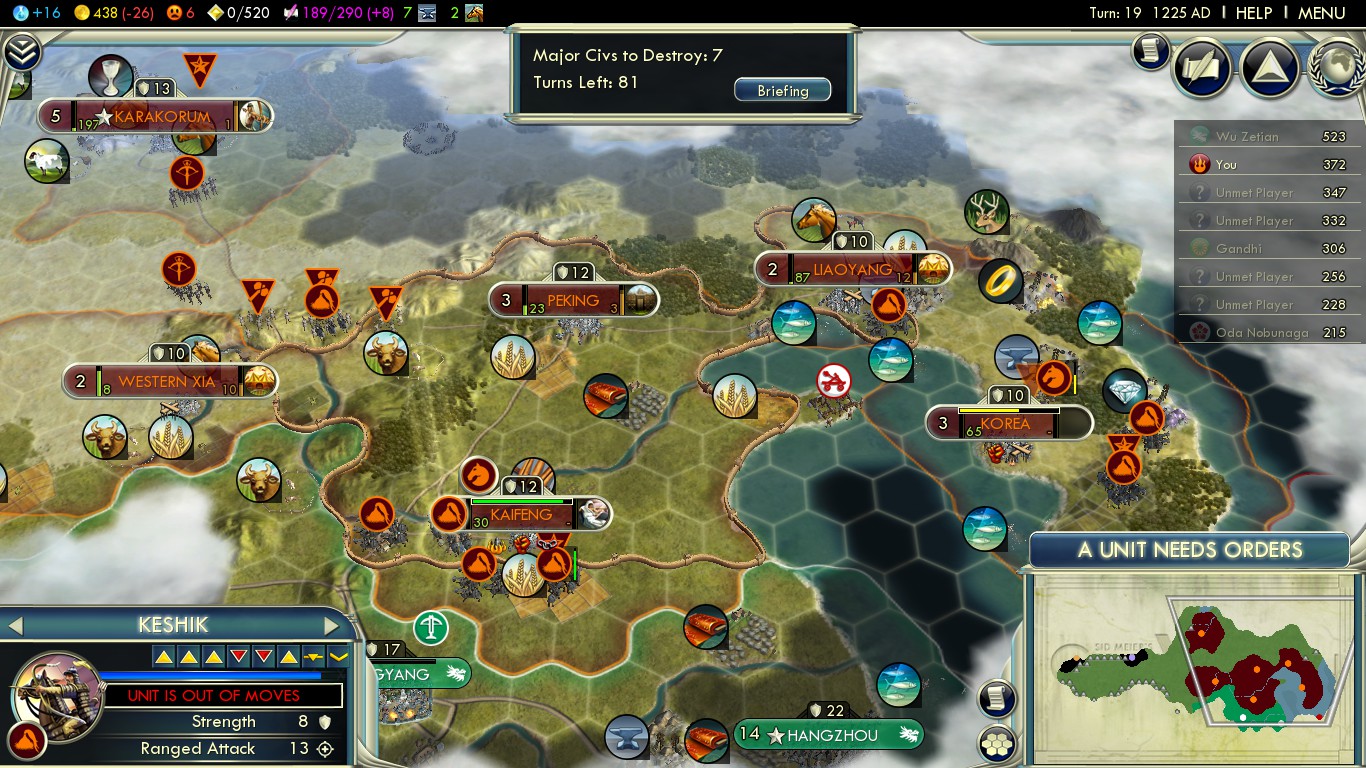Open the hex-grid map options button
Viewport: 1366px width, 768px height.
[997, 743]
